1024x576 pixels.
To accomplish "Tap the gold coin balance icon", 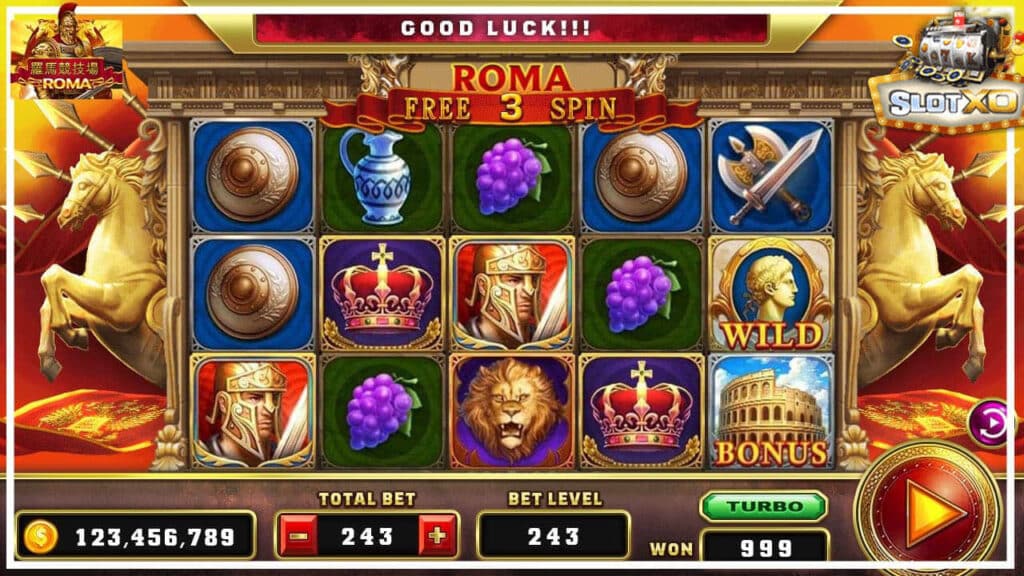I will 42,536.
